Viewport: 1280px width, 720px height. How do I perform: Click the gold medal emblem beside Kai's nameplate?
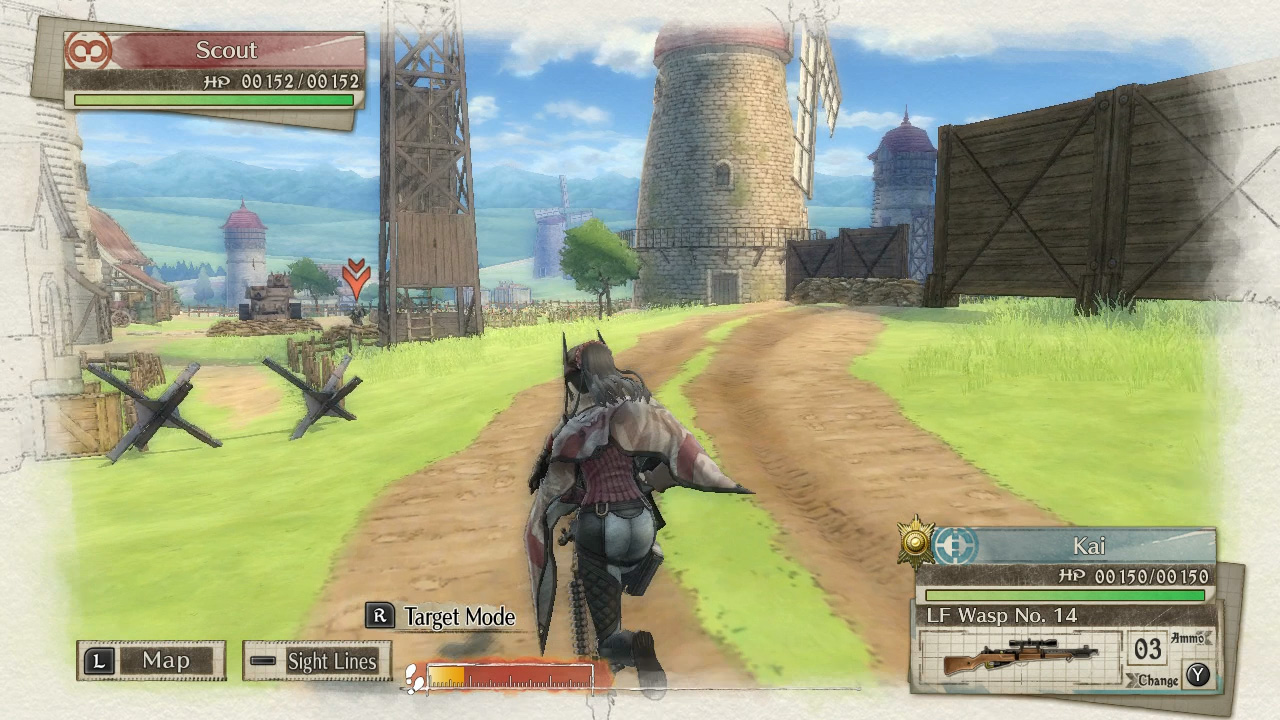point(914,542)
